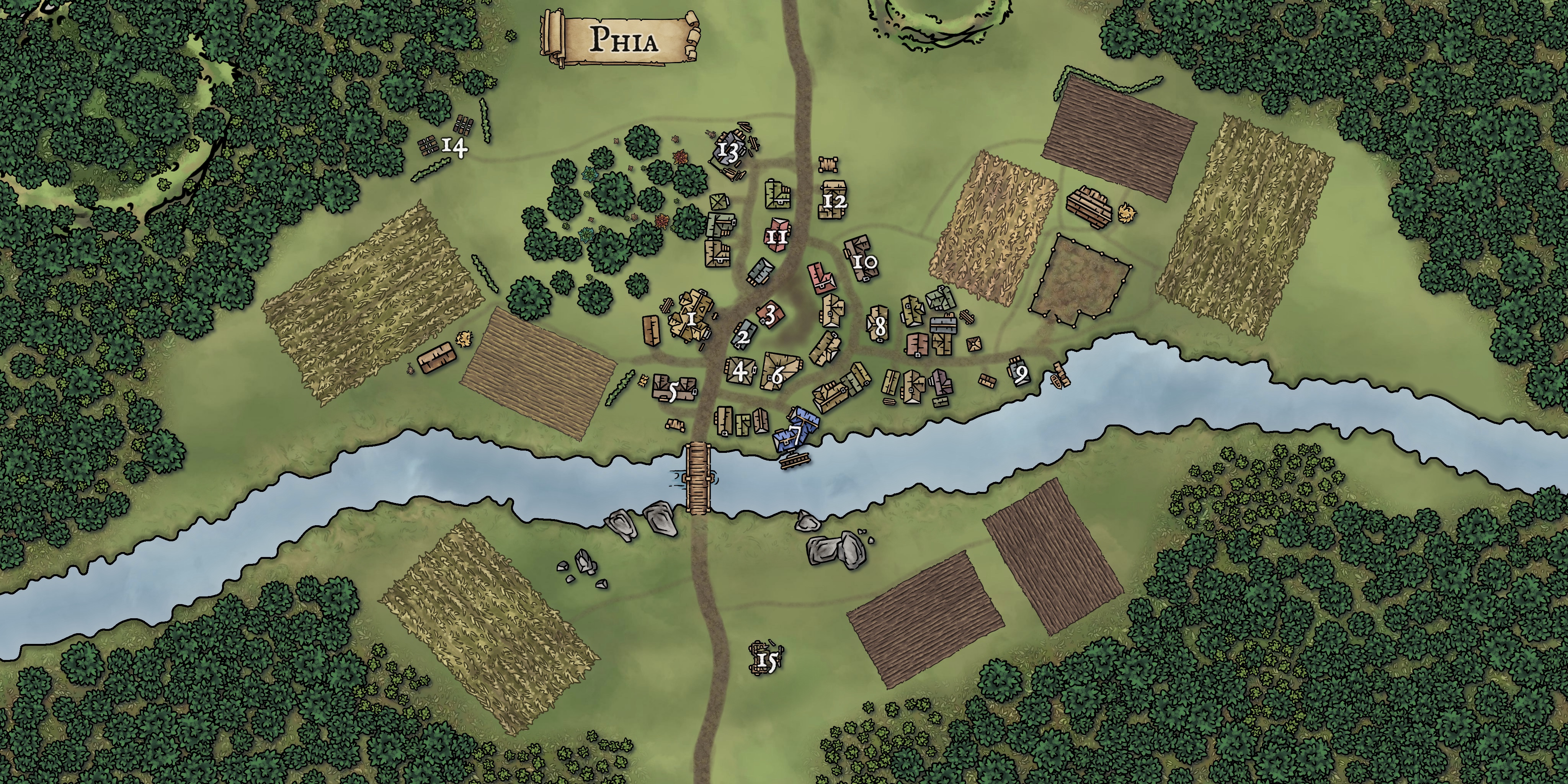Open map marker number 5

pyautogui.click(x=673, y=392)
